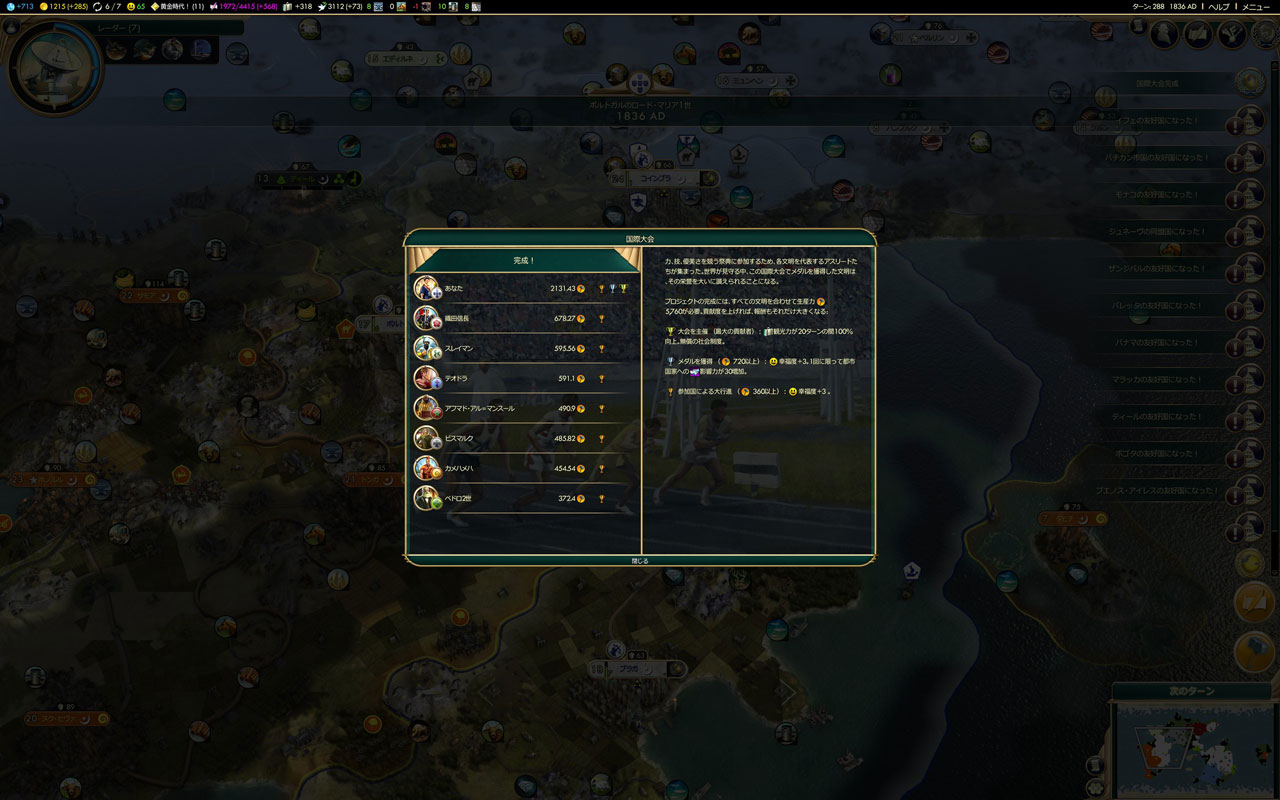Select the ペドロ2世 leader row
The height and width of the screenshot is (800, 1280).
(x=524, y=498)
